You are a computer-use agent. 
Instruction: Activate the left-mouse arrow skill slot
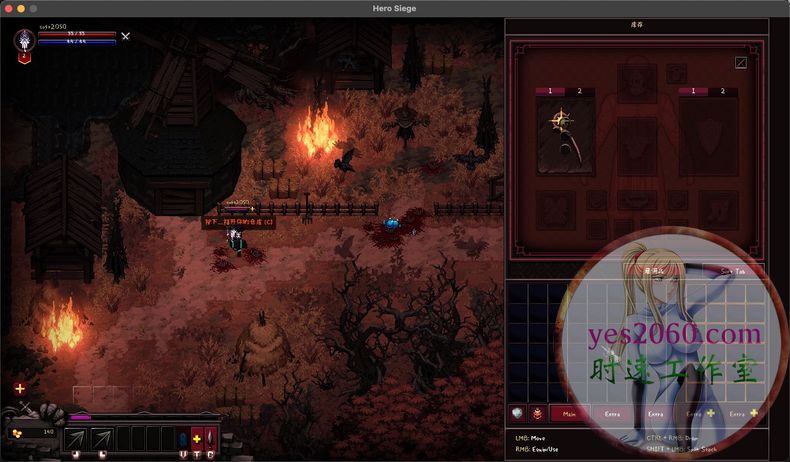click(x=76, y=438)
